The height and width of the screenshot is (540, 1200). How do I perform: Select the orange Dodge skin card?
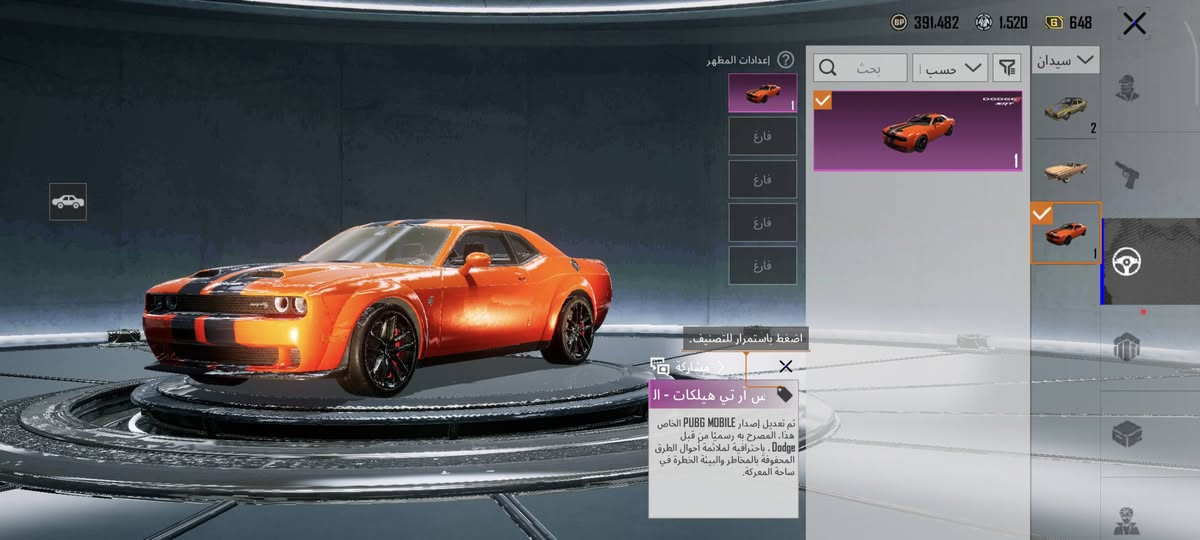point(917,131)
